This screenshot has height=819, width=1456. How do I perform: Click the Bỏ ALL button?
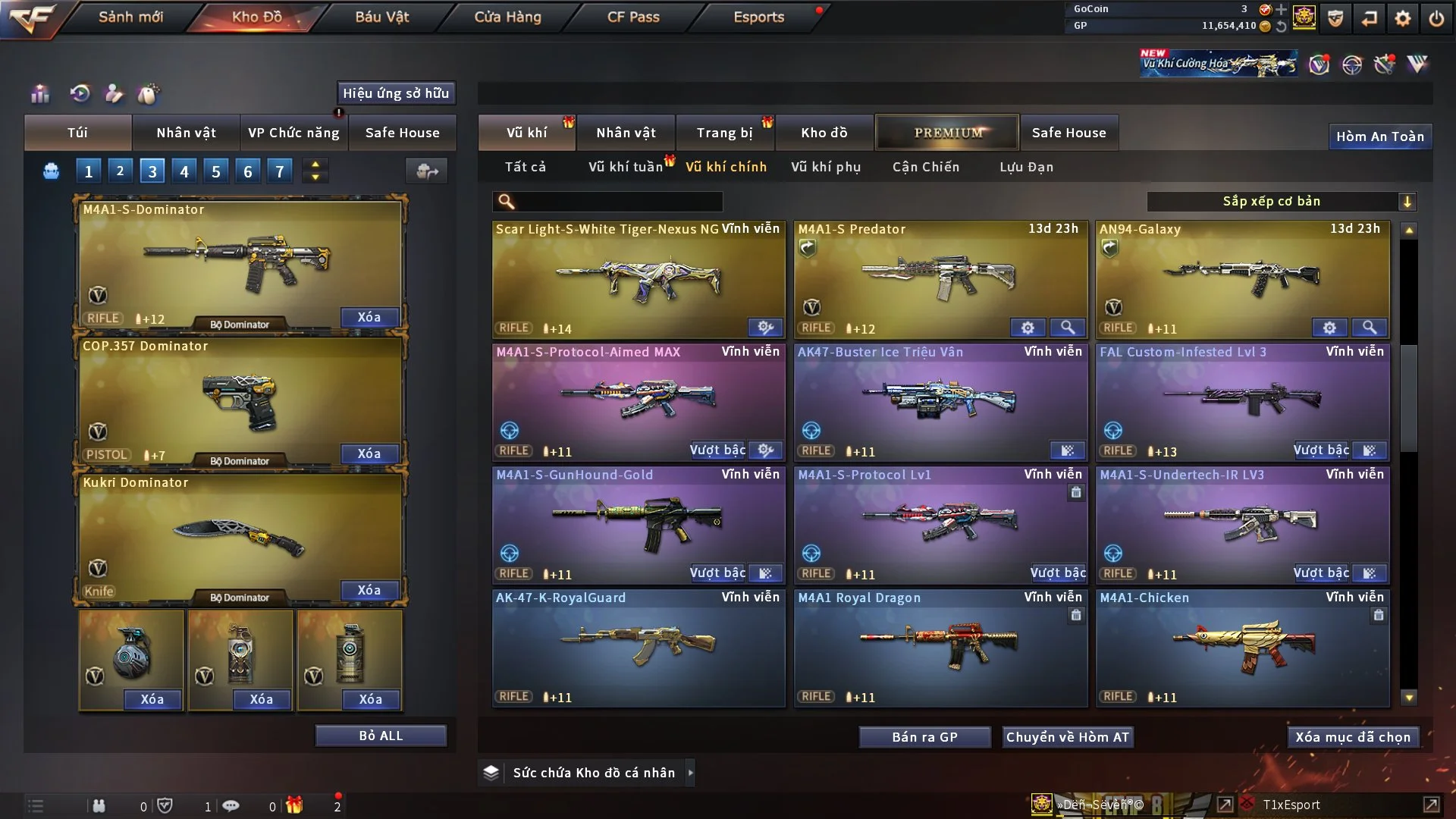[381, 736]
